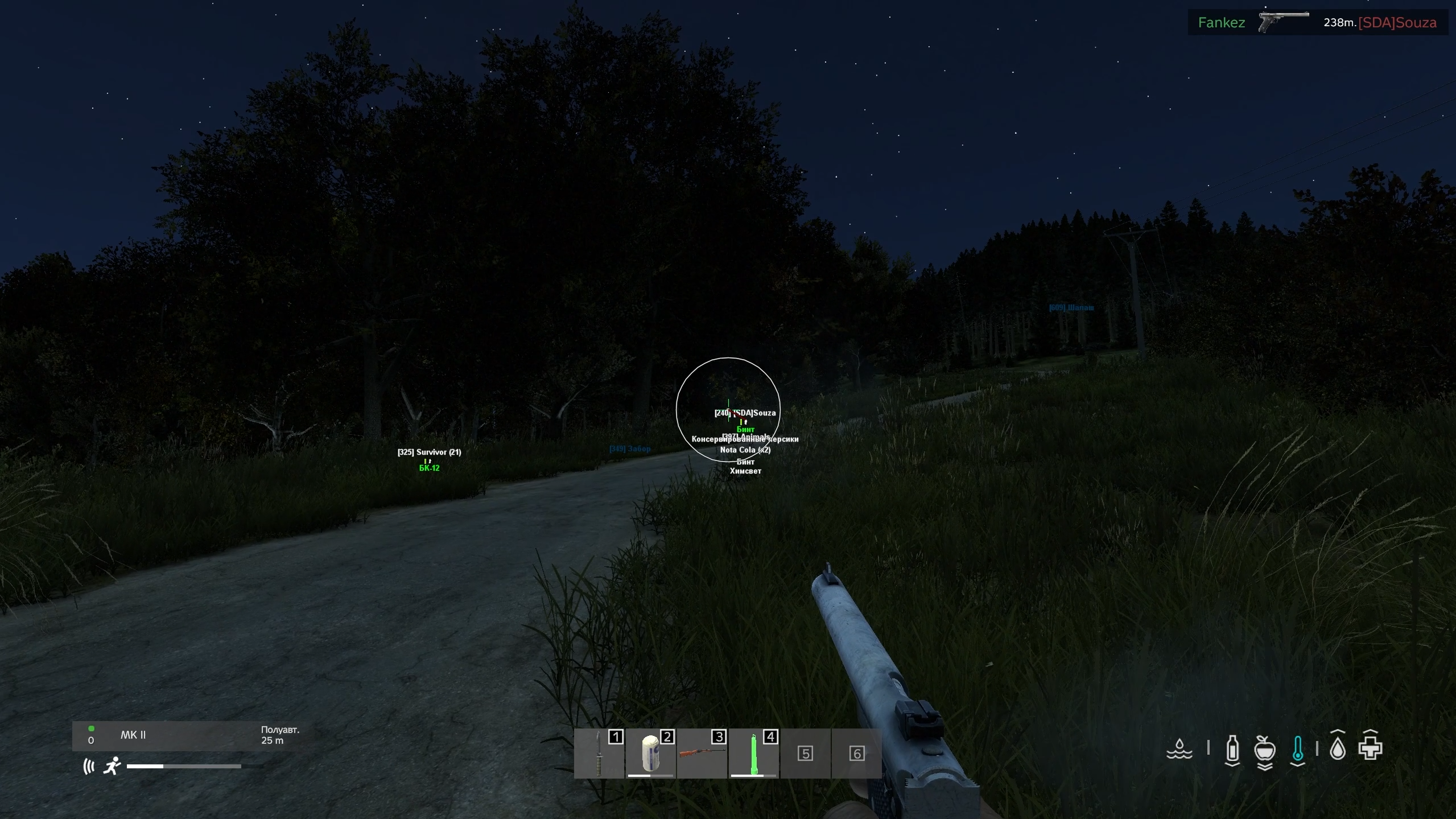The height and width of the screenshot is (819, 1456).
Task: Click the hunger apple status icon
Action: [1264, 750]
